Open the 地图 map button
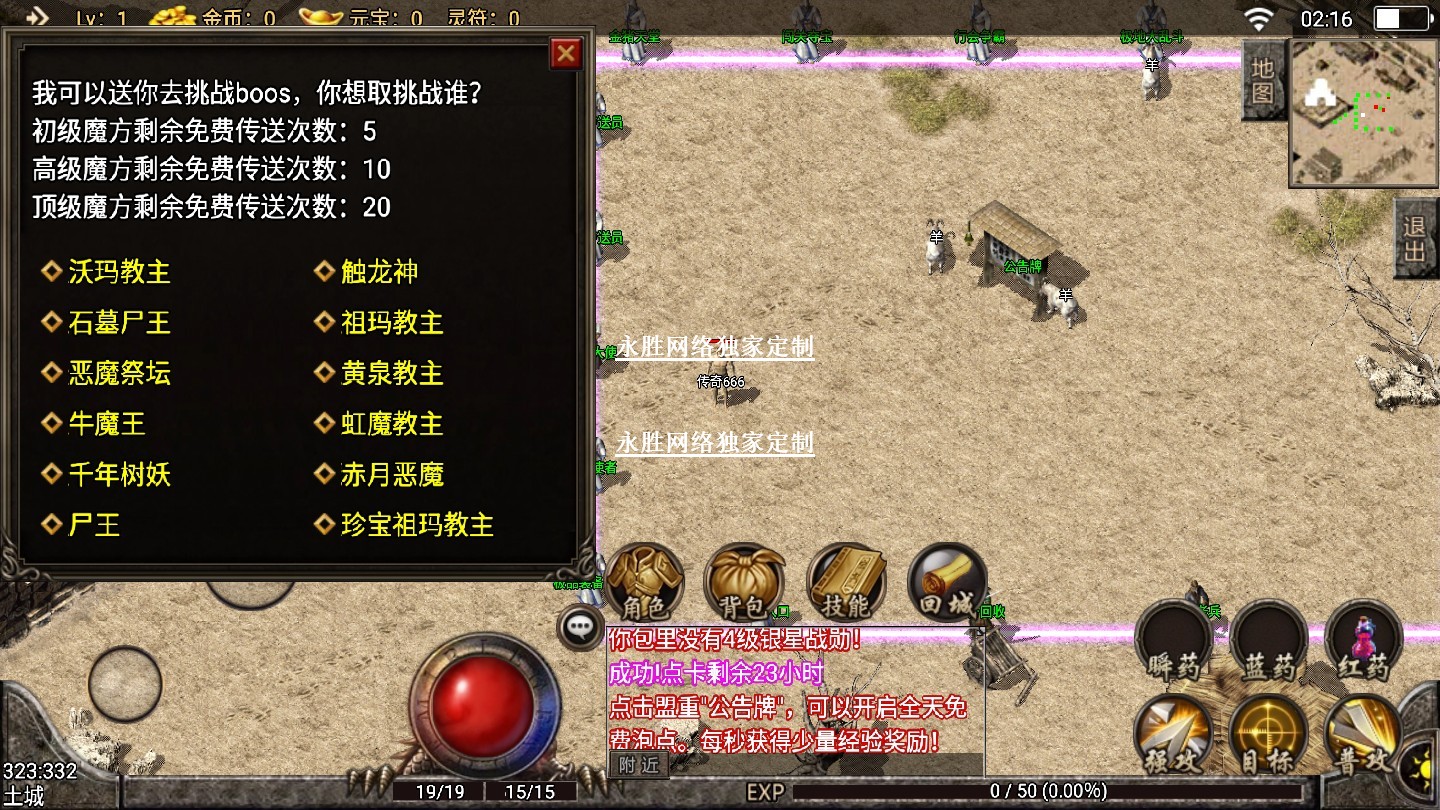The image size is (1440, 810). click(x=1263, y=81)
